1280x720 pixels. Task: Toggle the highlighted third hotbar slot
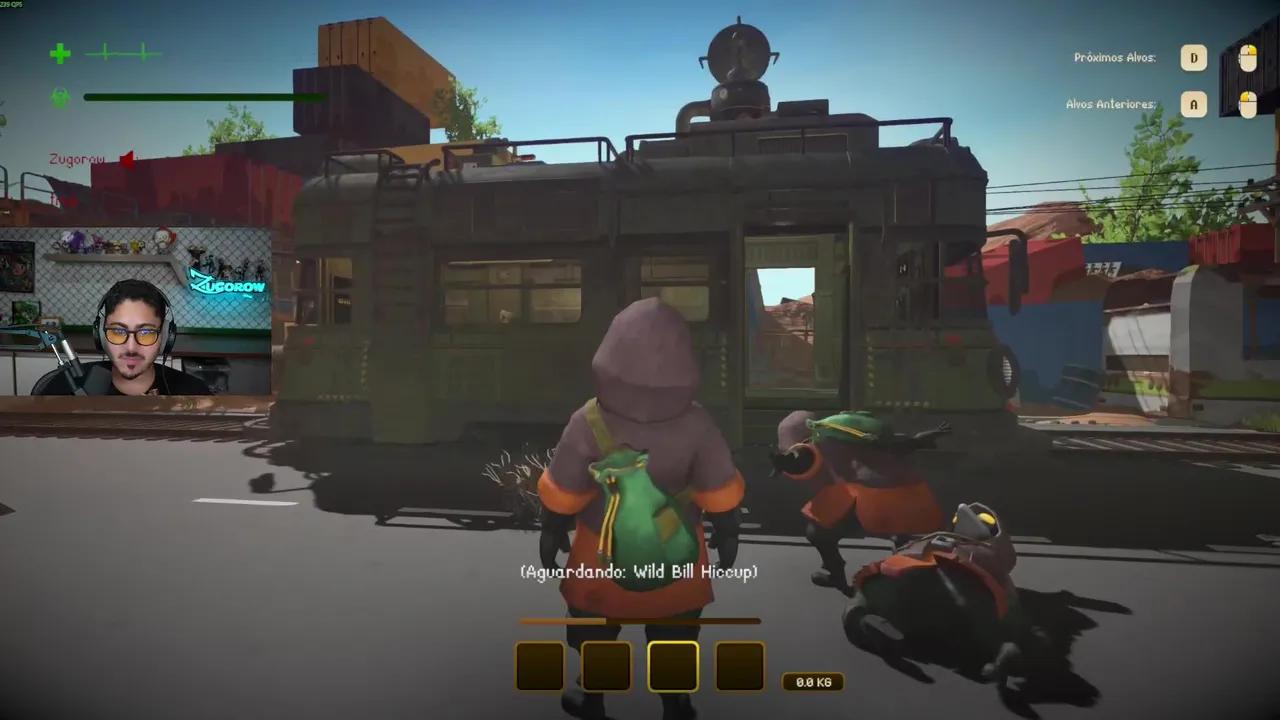click(672, 666)
